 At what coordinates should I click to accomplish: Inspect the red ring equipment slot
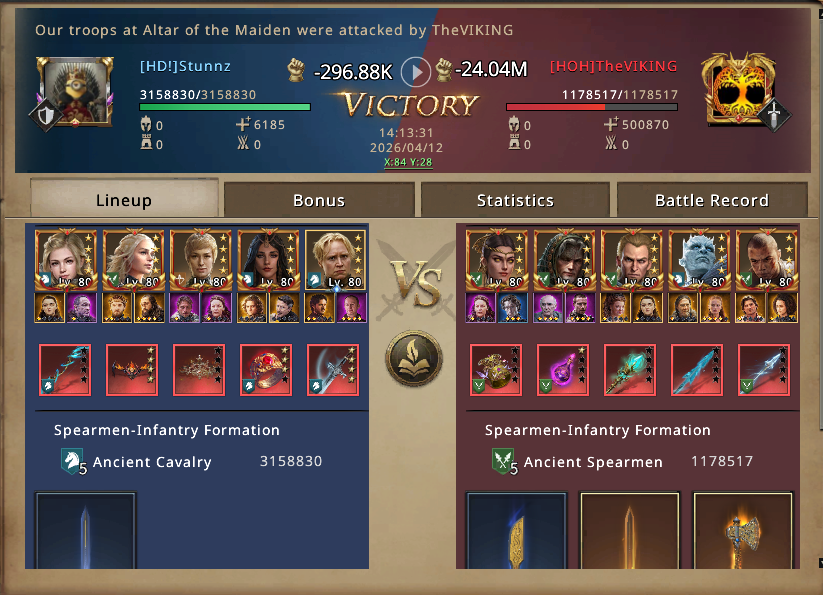pos(266,370)
